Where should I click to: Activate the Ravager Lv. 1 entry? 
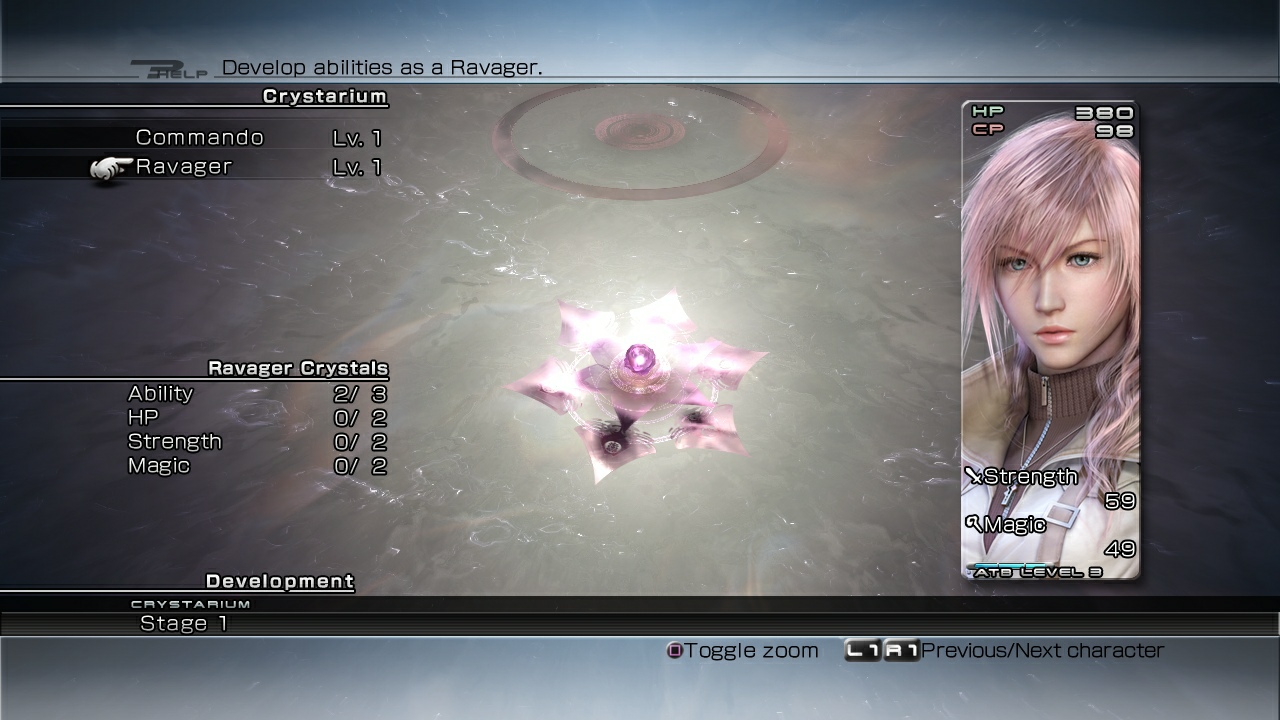pyautogui.click(x=185, y=166)
